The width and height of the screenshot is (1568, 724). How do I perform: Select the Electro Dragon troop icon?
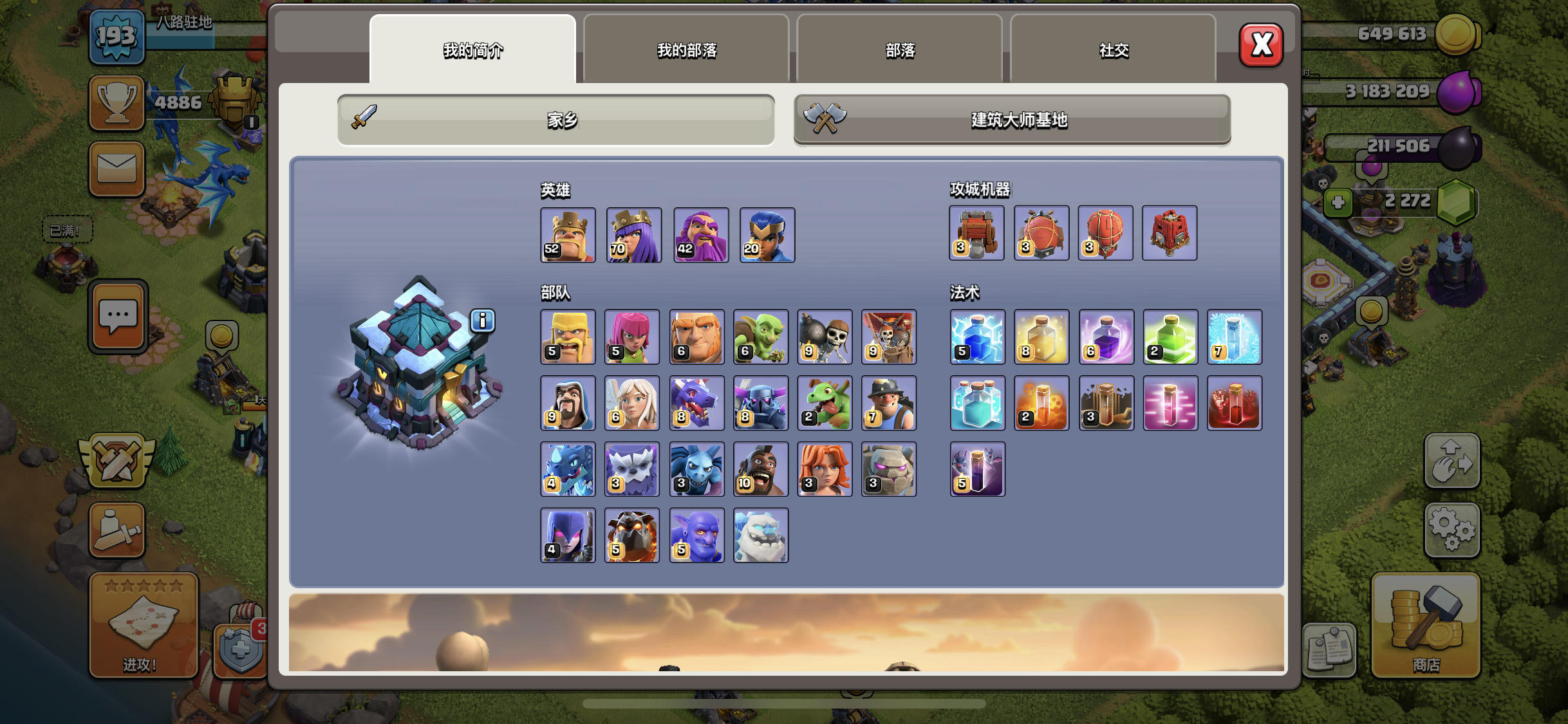click(x=568, y=469)
